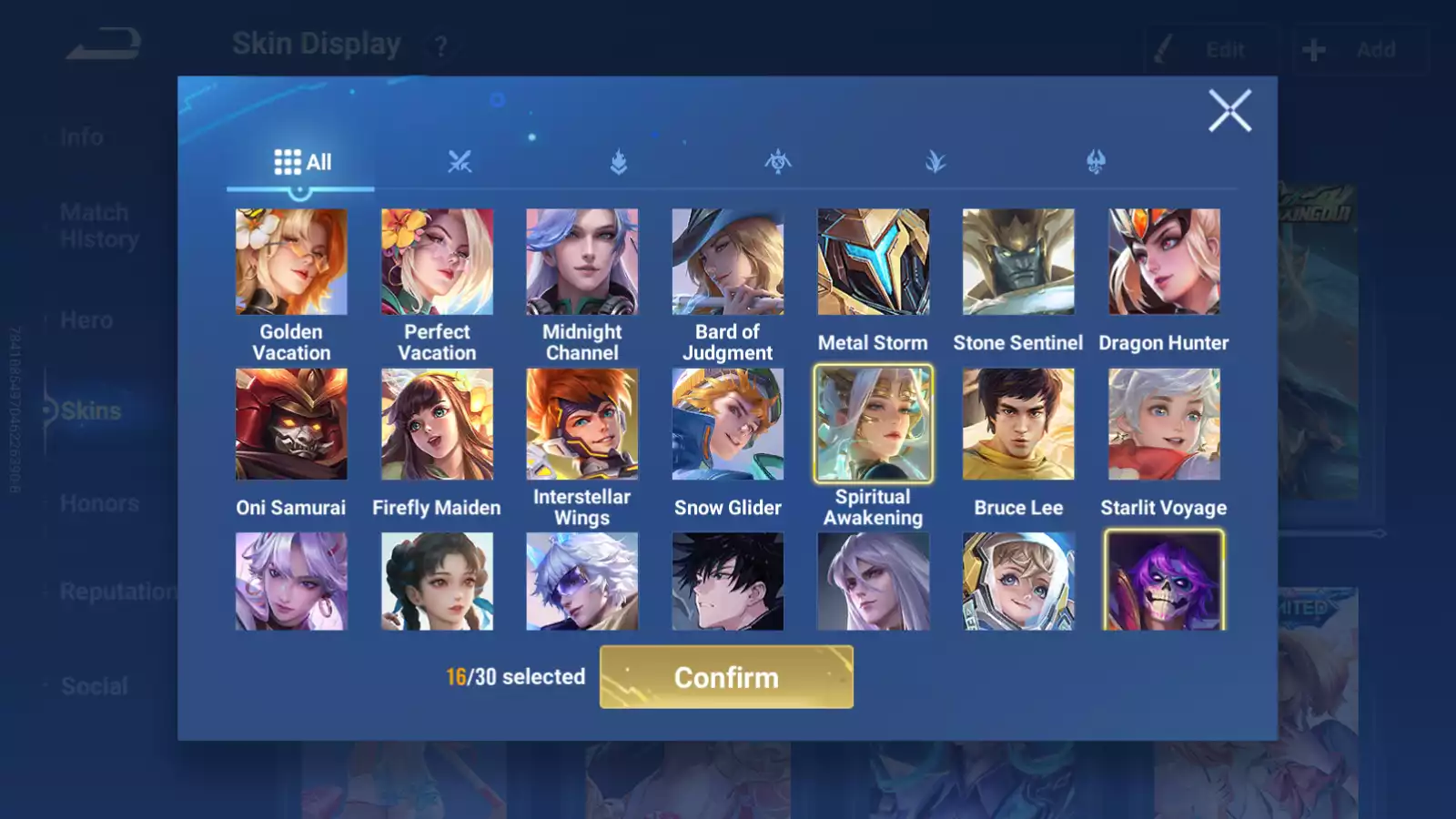The width and height of the screenshot is (1456, 819).
Task: Select the Oni Samurai skin
Action: point(291,424)
